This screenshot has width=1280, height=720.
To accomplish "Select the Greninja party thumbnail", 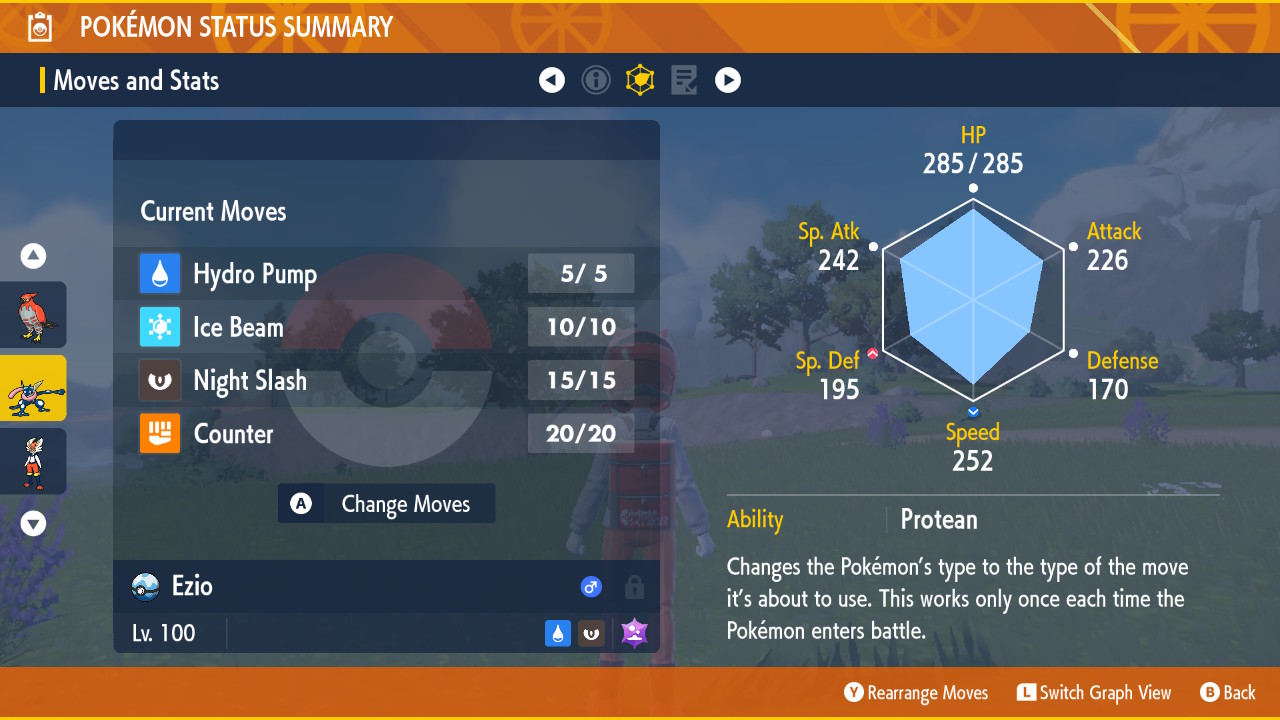I will [33, 388].
